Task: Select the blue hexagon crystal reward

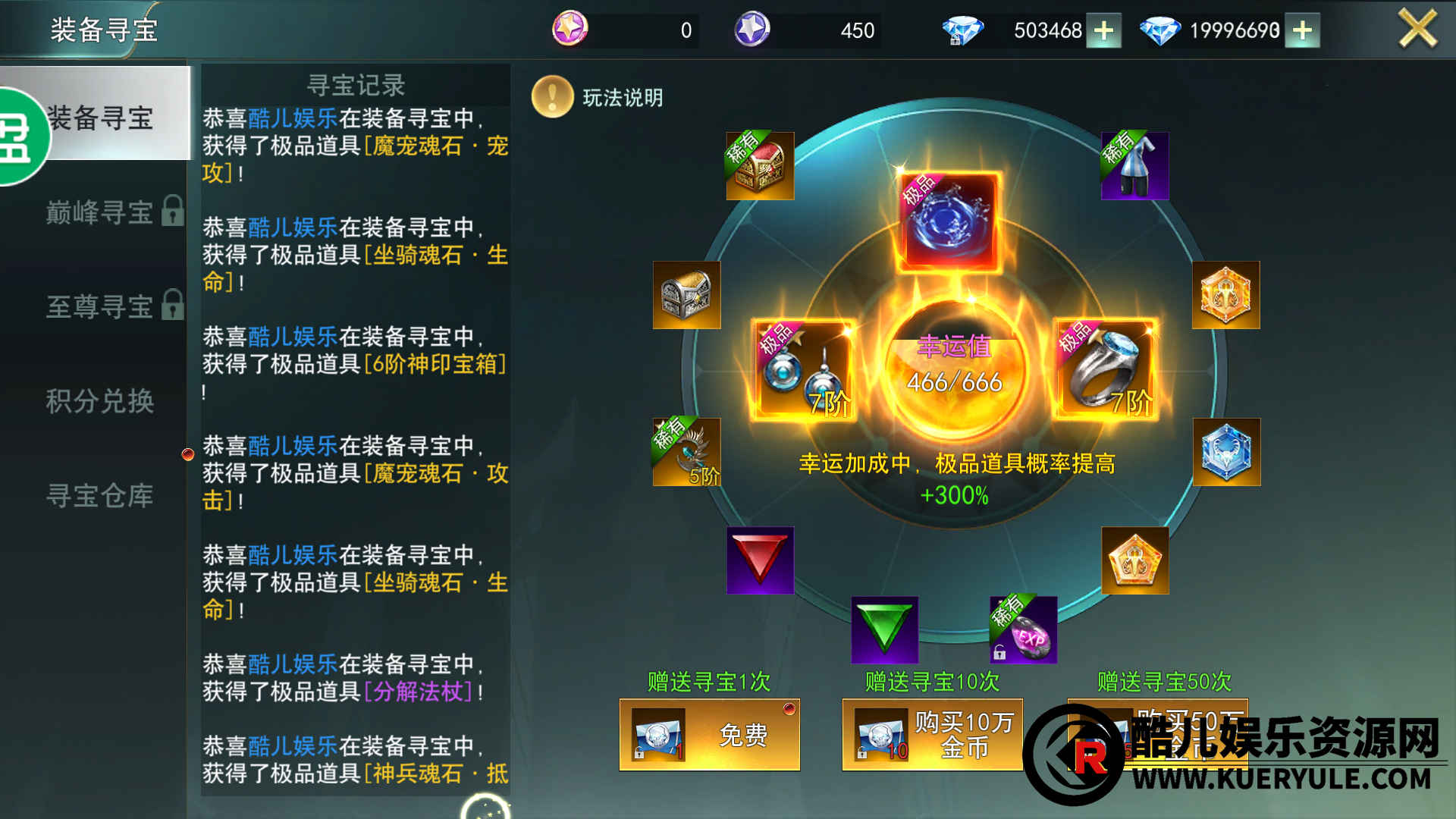Action: click(x=1226, y=452)
